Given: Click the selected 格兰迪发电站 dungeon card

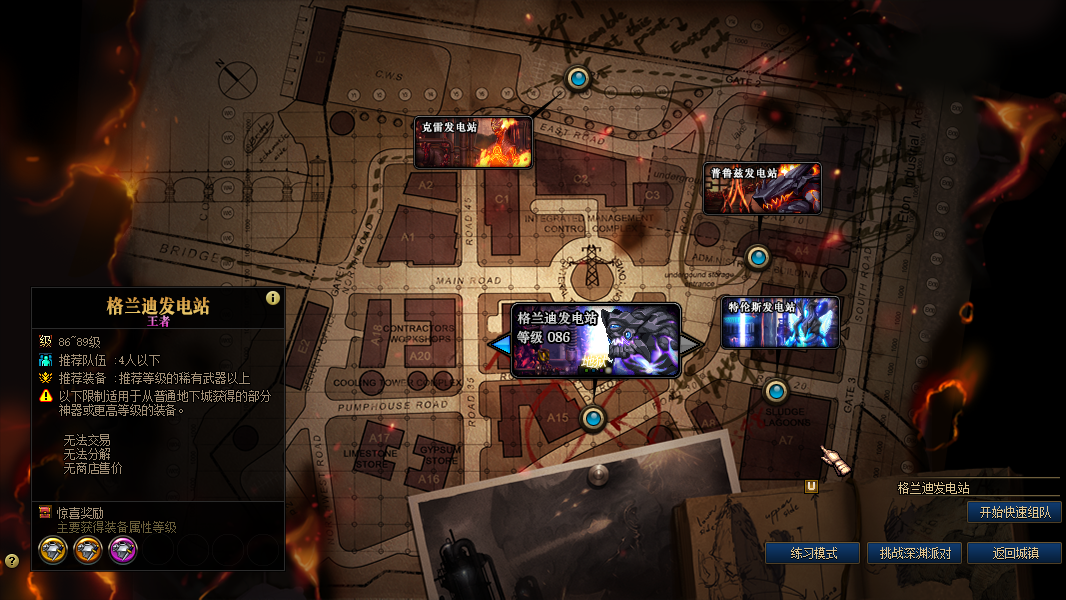Looking at the screenshot, I should tap(596, 340).
